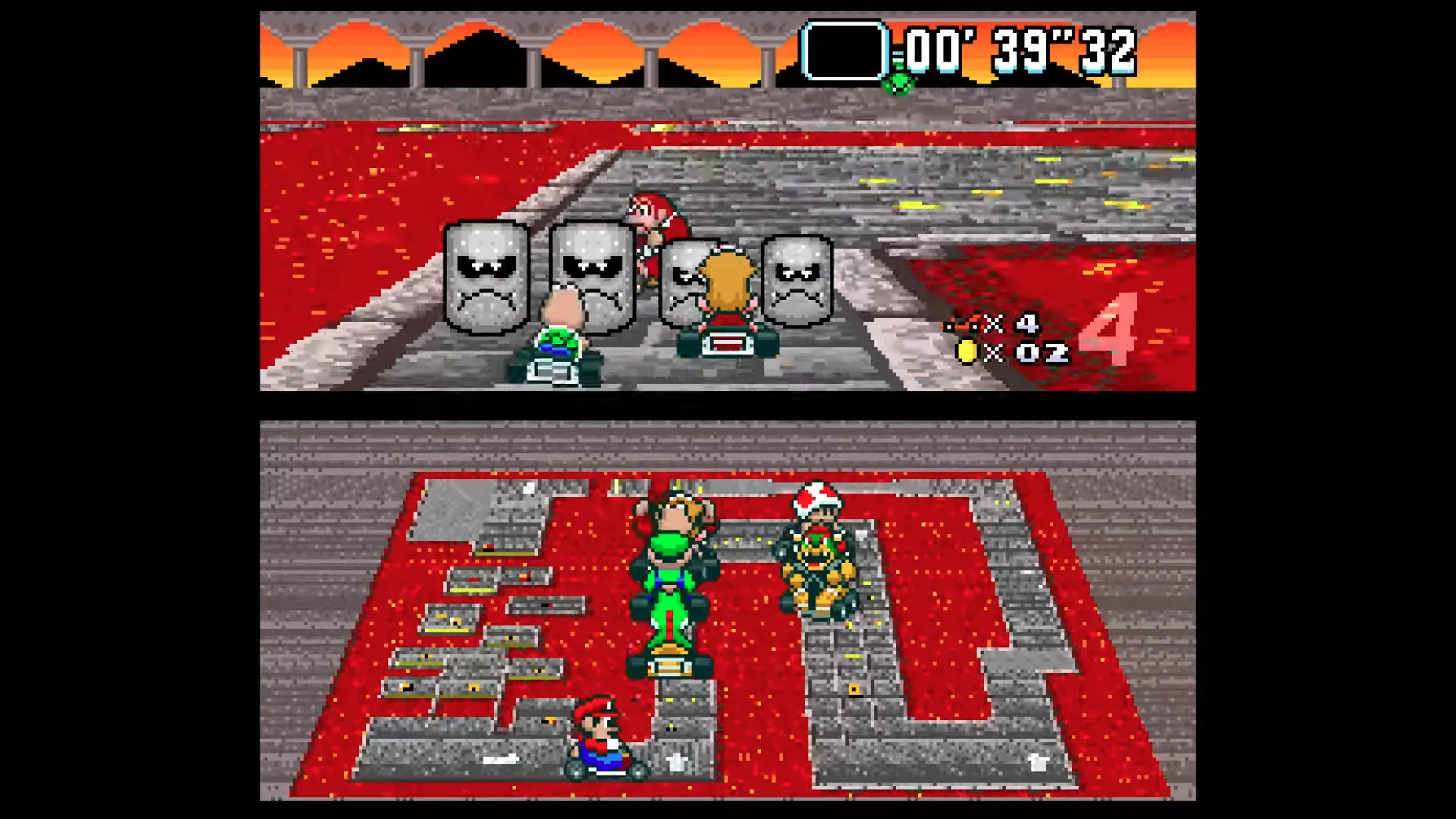Click the balloon counter icon showing x4

click(960, 325)
